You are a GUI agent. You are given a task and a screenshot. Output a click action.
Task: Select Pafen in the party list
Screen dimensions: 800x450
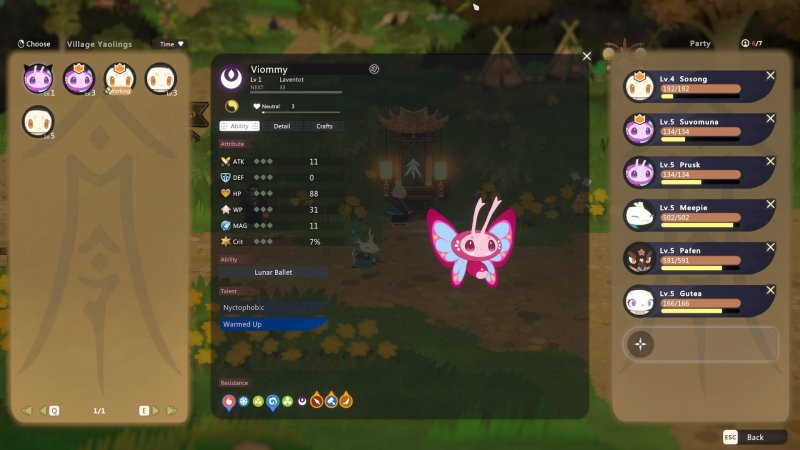point(698,257)
